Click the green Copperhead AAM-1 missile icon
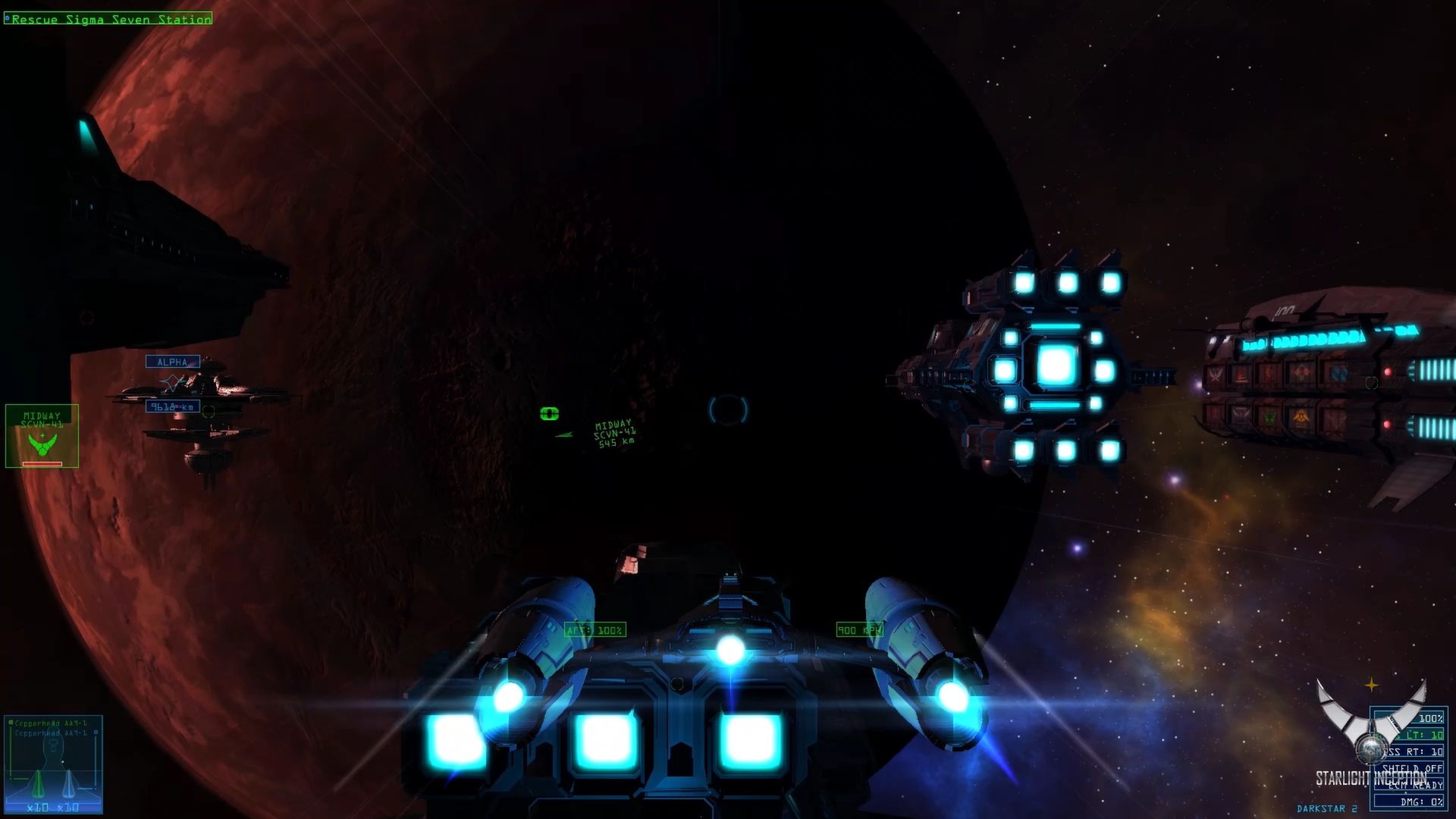 click(x=39, y=783)
